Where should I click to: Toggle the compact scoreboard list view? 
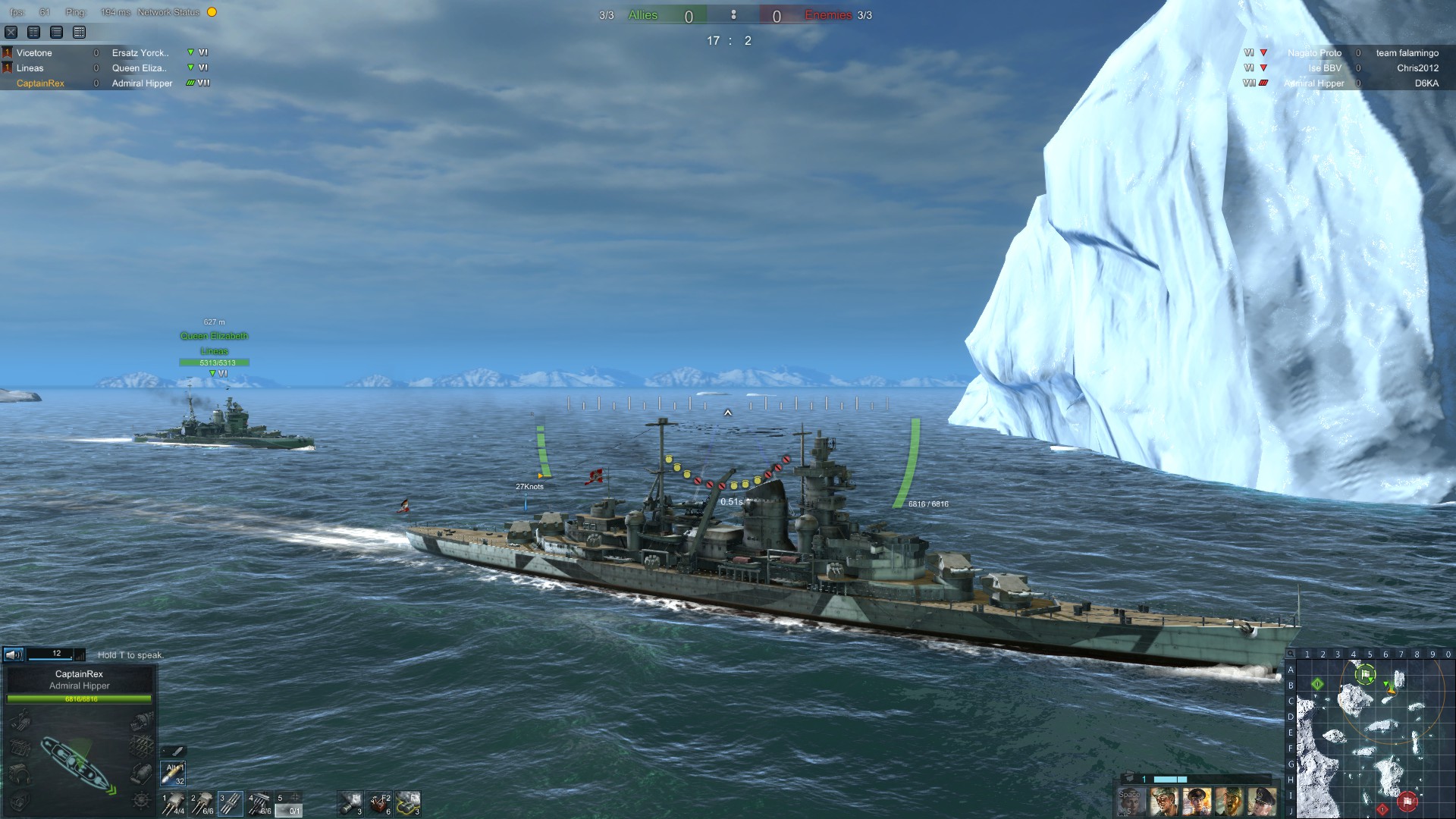(32, 33)
